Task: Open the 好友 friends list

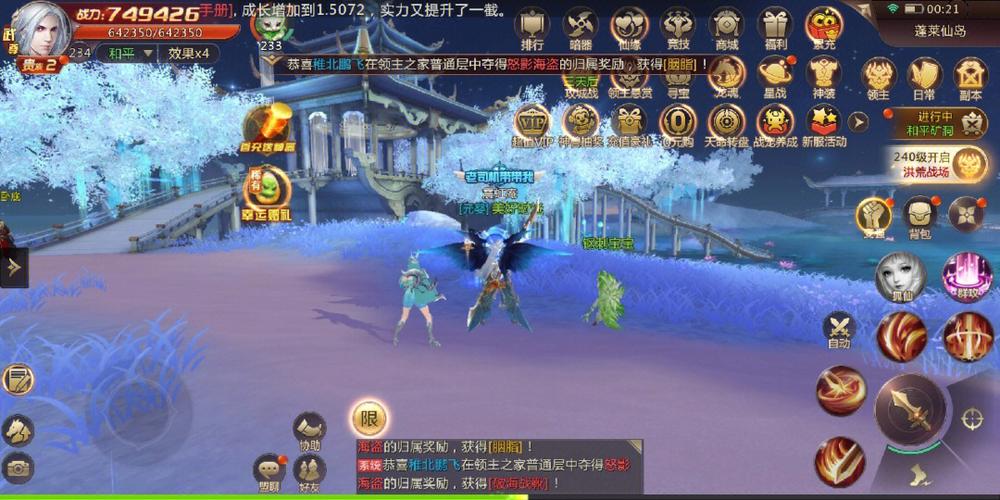Action: click(x=309, y=470)
